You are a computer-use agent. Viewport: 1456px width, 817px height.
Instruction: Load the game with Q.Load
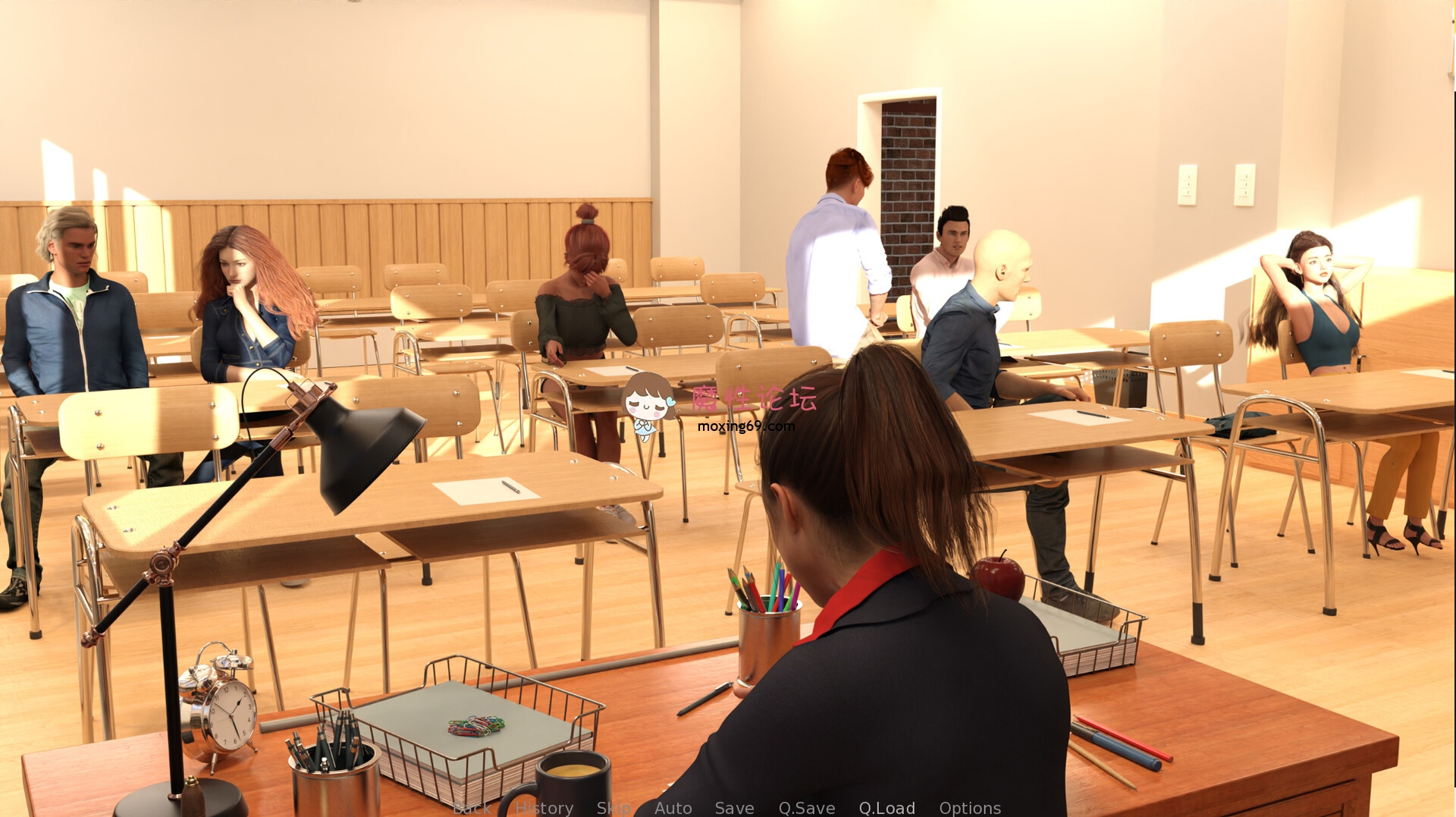pos(887,808)
